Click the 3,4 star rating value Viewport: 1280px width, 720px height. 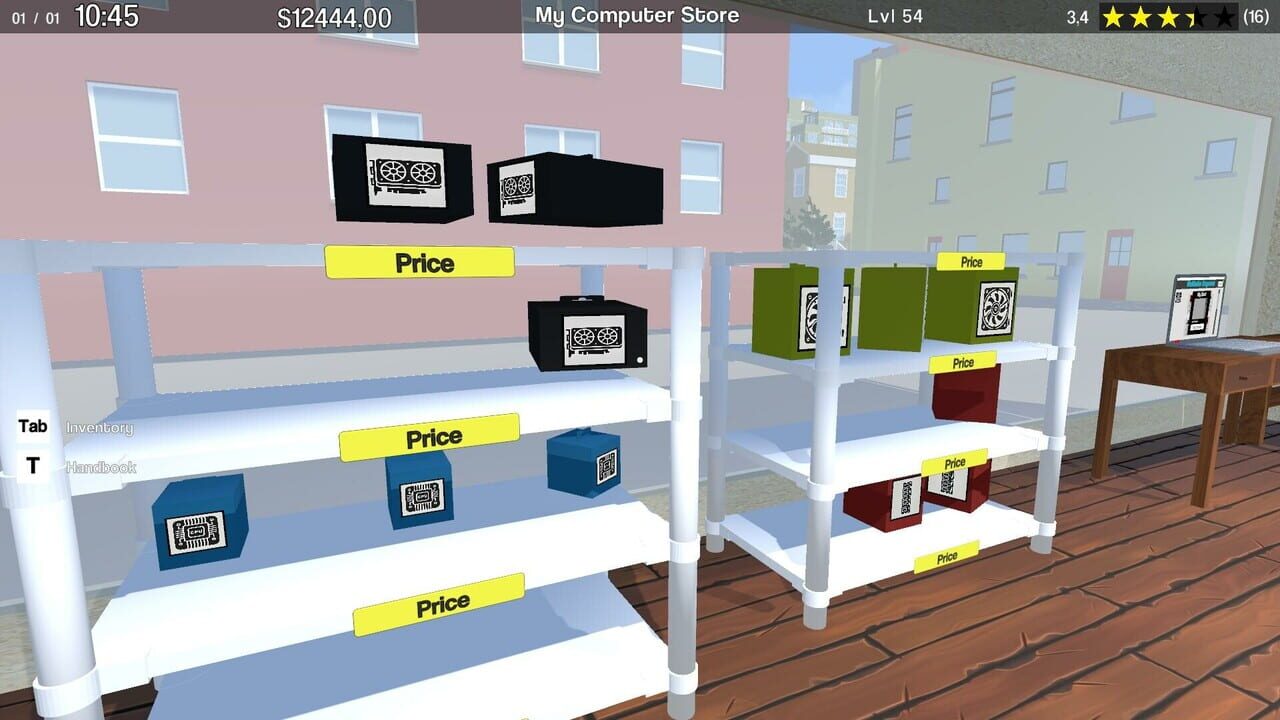click(x=1077, y=15)
